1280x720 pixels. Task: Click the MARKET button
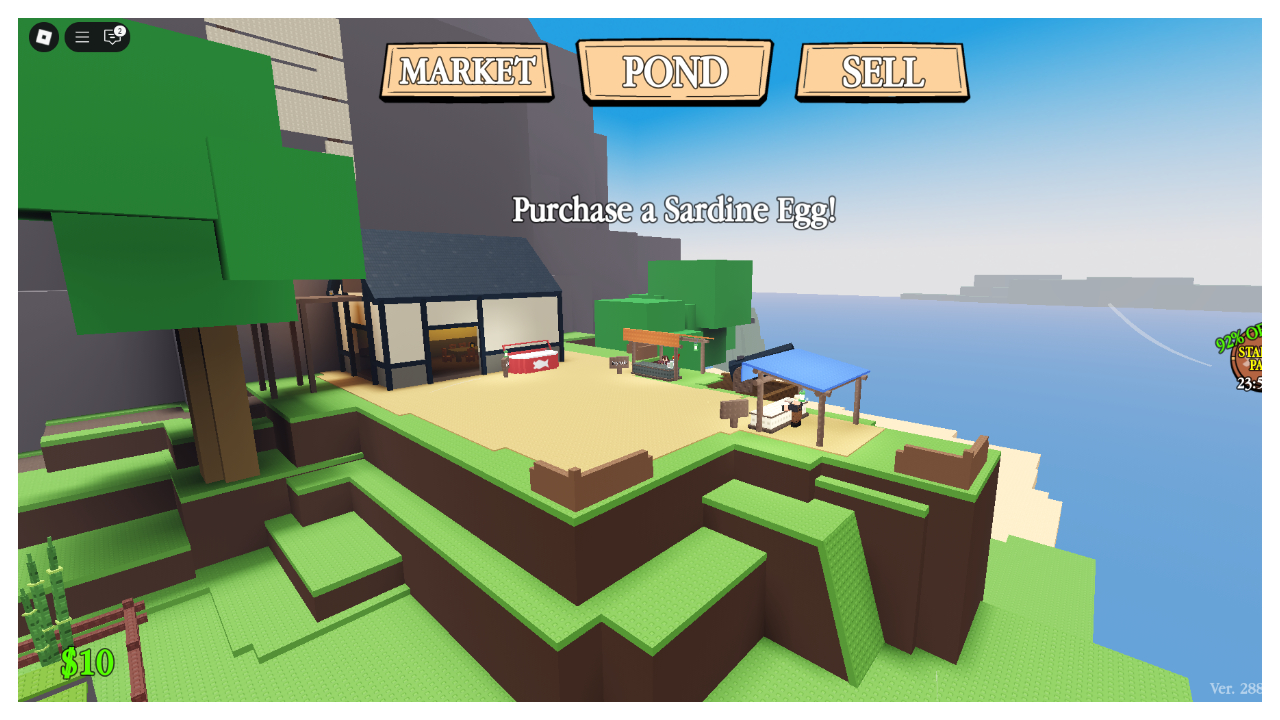point(466,71)
